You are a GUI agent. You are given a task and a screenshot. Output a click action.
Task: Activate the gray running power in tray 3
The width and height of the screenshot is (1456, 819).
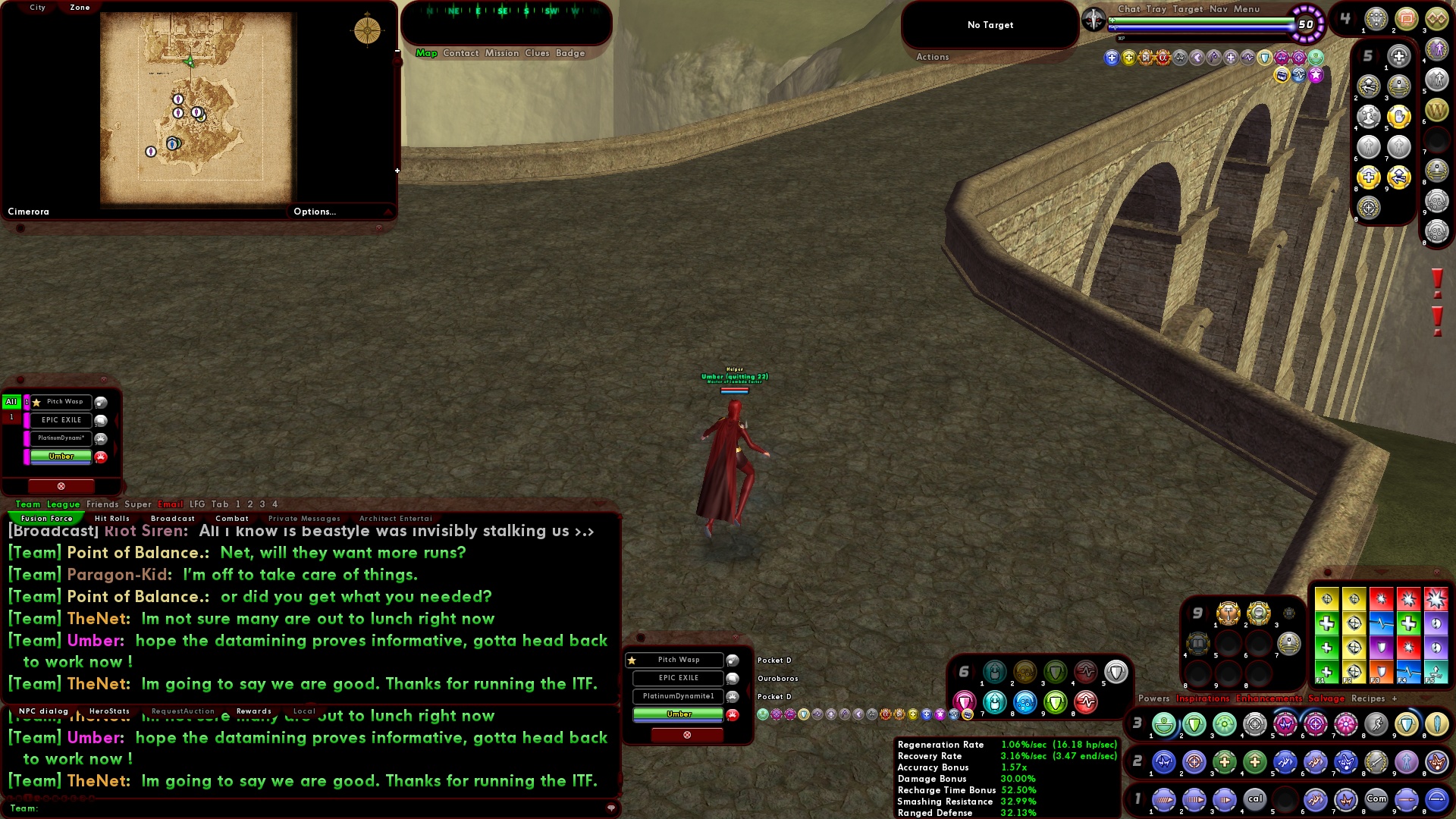pyautogui.click(x=1376, y=724)
